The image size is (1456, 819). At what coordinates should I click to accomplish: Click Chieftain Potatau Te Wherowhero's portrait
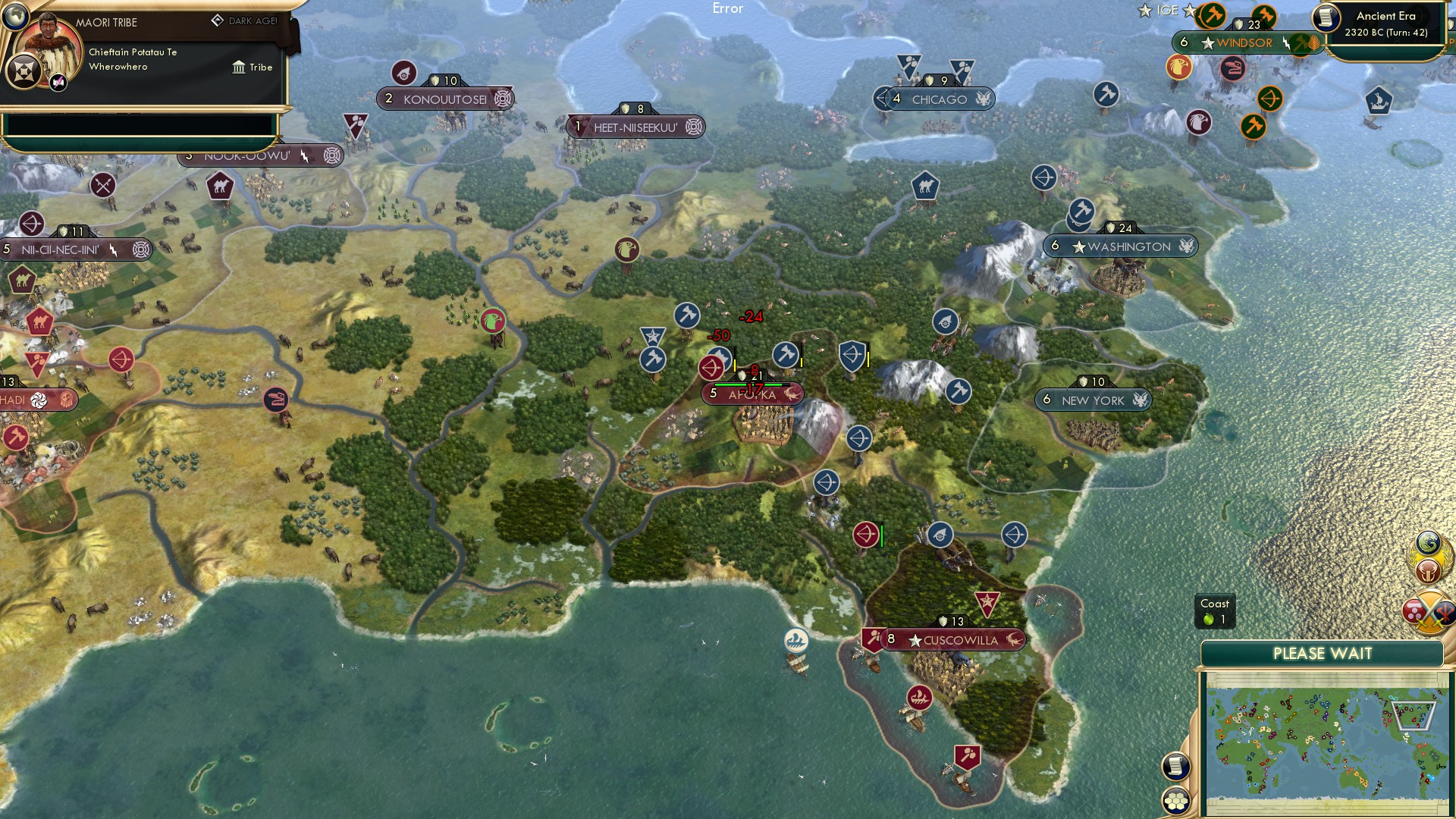pyautogui.click(x=47, y=47)
